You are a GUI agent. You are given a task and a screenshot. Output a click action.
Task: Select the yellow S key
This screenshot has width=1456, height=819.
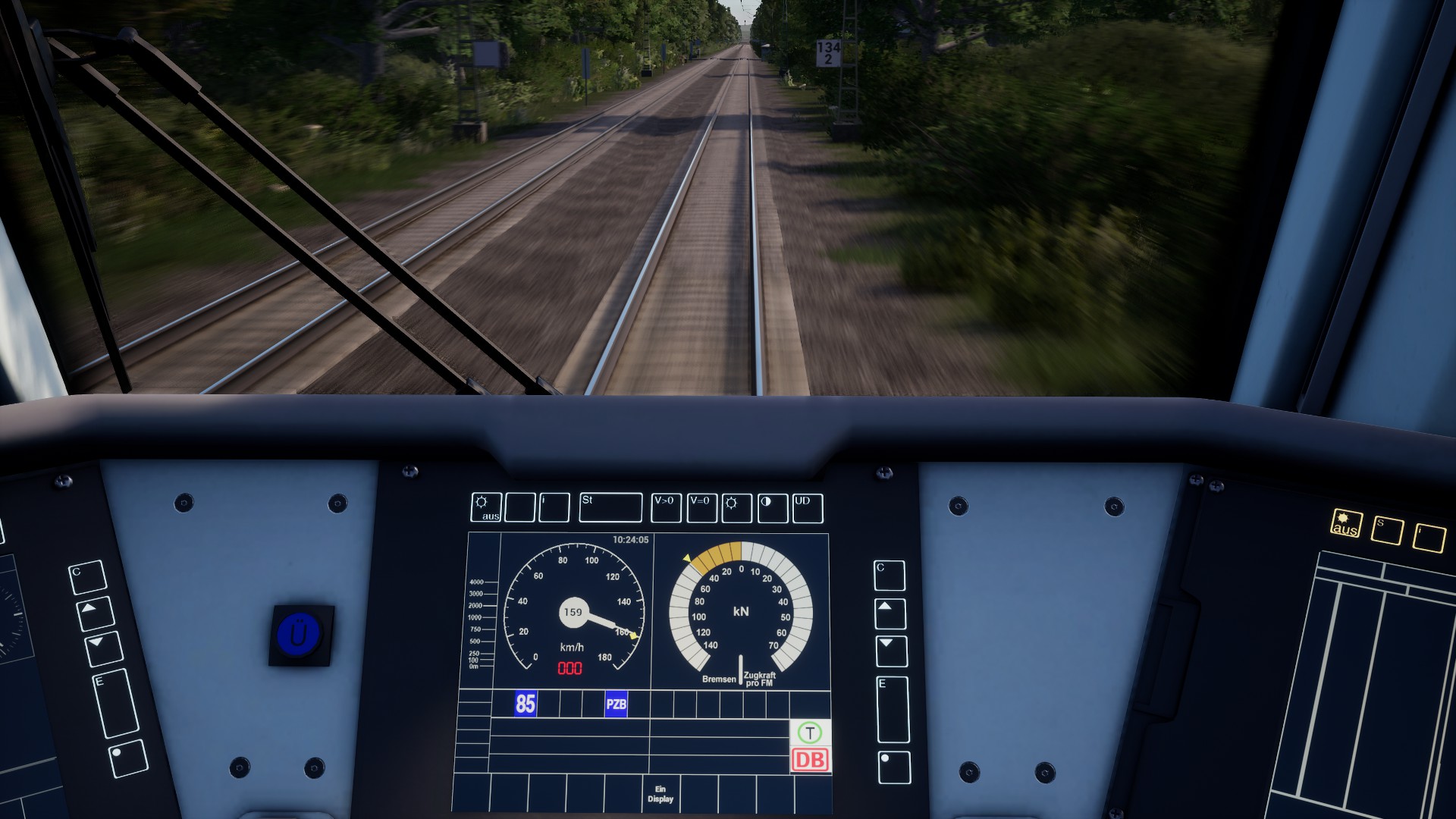point(1388,531)
